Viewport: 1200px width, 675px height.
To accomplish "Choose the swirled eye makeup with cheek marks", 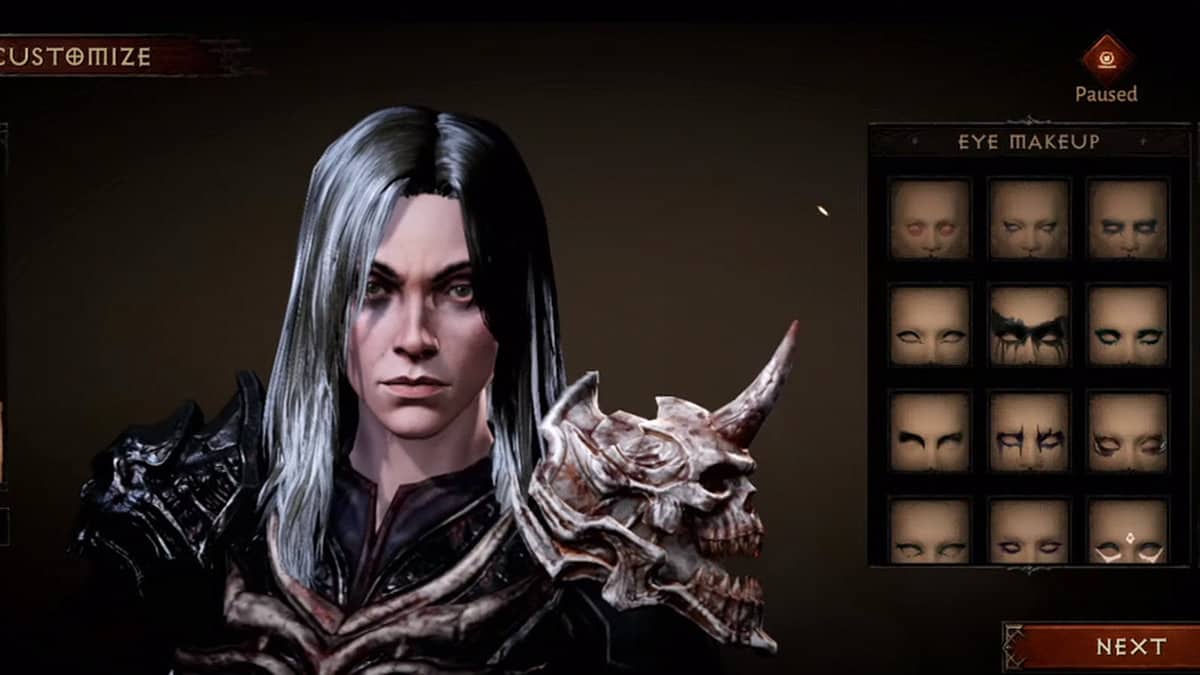I will (1127, 431).
